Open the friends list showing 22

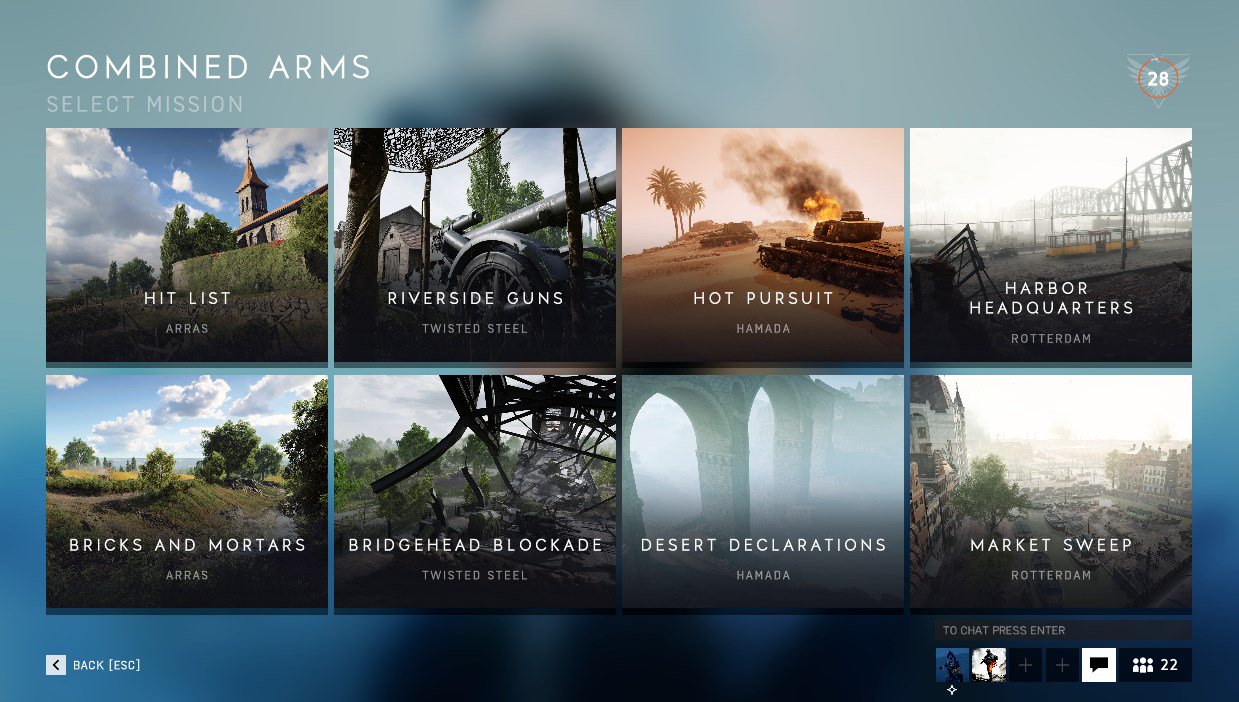coord(1155,665)
